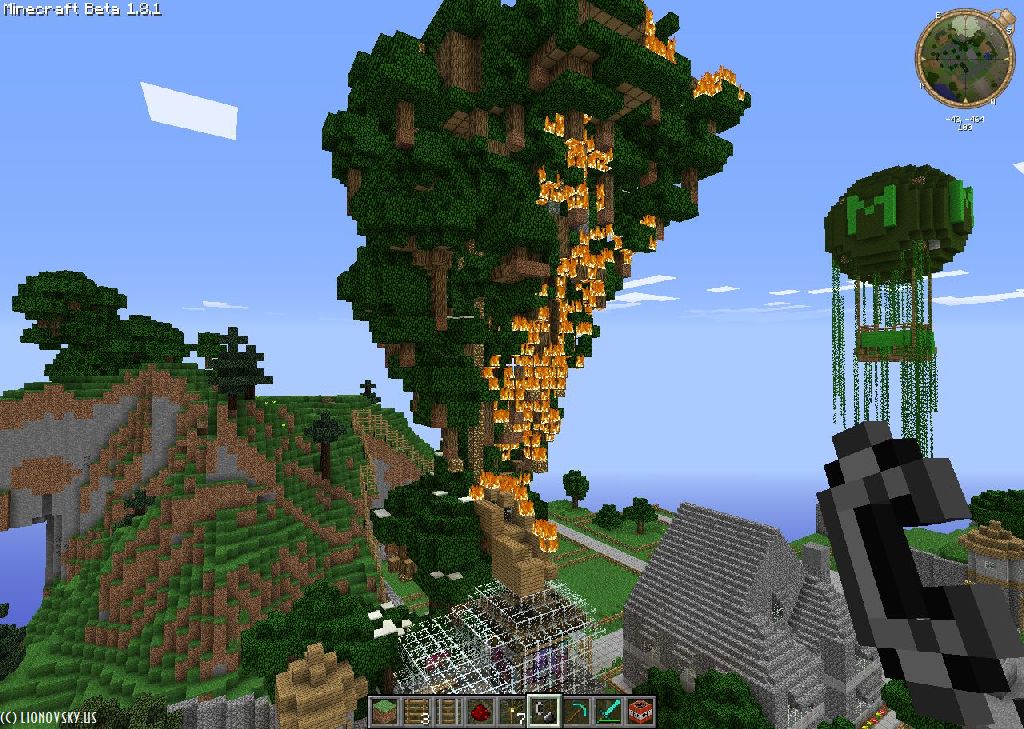Select the ladder stack showing 3
Image resolution: width=1024 pixels, height=729 pixels.
click(x=416, y=711)
